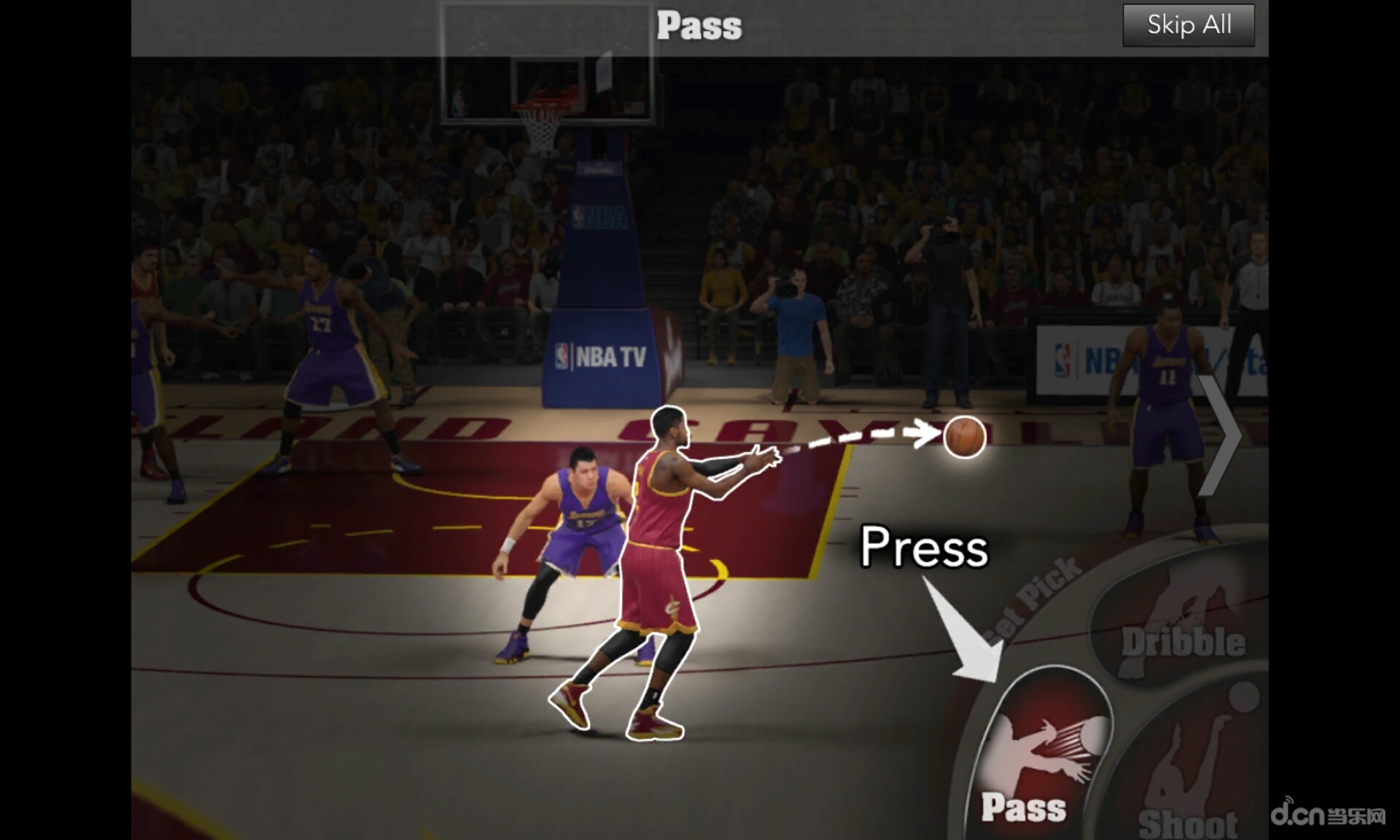Expand the next tutorial page with the right chevron
Image resolution: width=1400 pixels, height=840 pixels.
[x=1223, y=435]
